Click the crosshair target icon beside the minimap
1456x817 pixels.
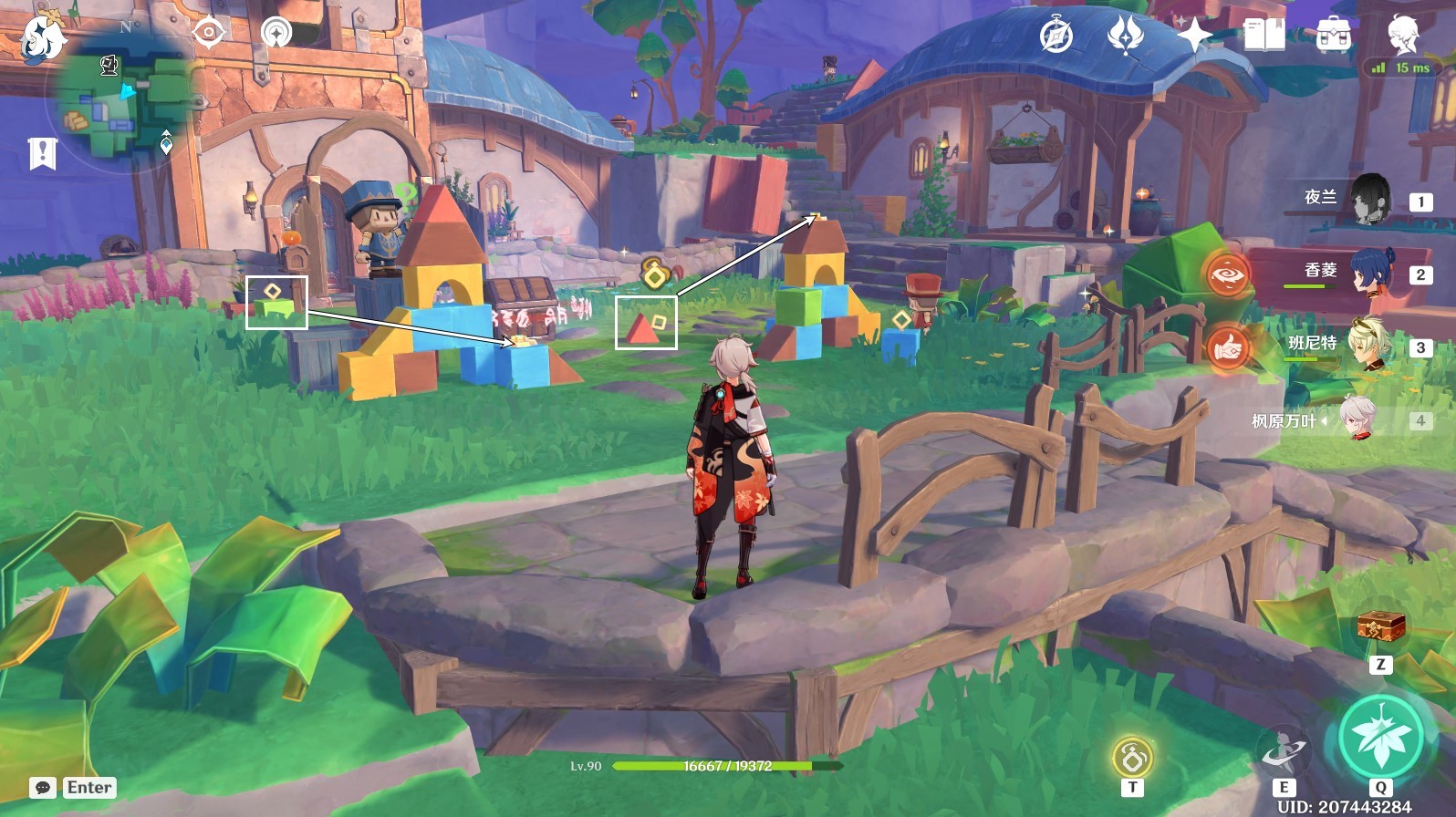(209, 33)
